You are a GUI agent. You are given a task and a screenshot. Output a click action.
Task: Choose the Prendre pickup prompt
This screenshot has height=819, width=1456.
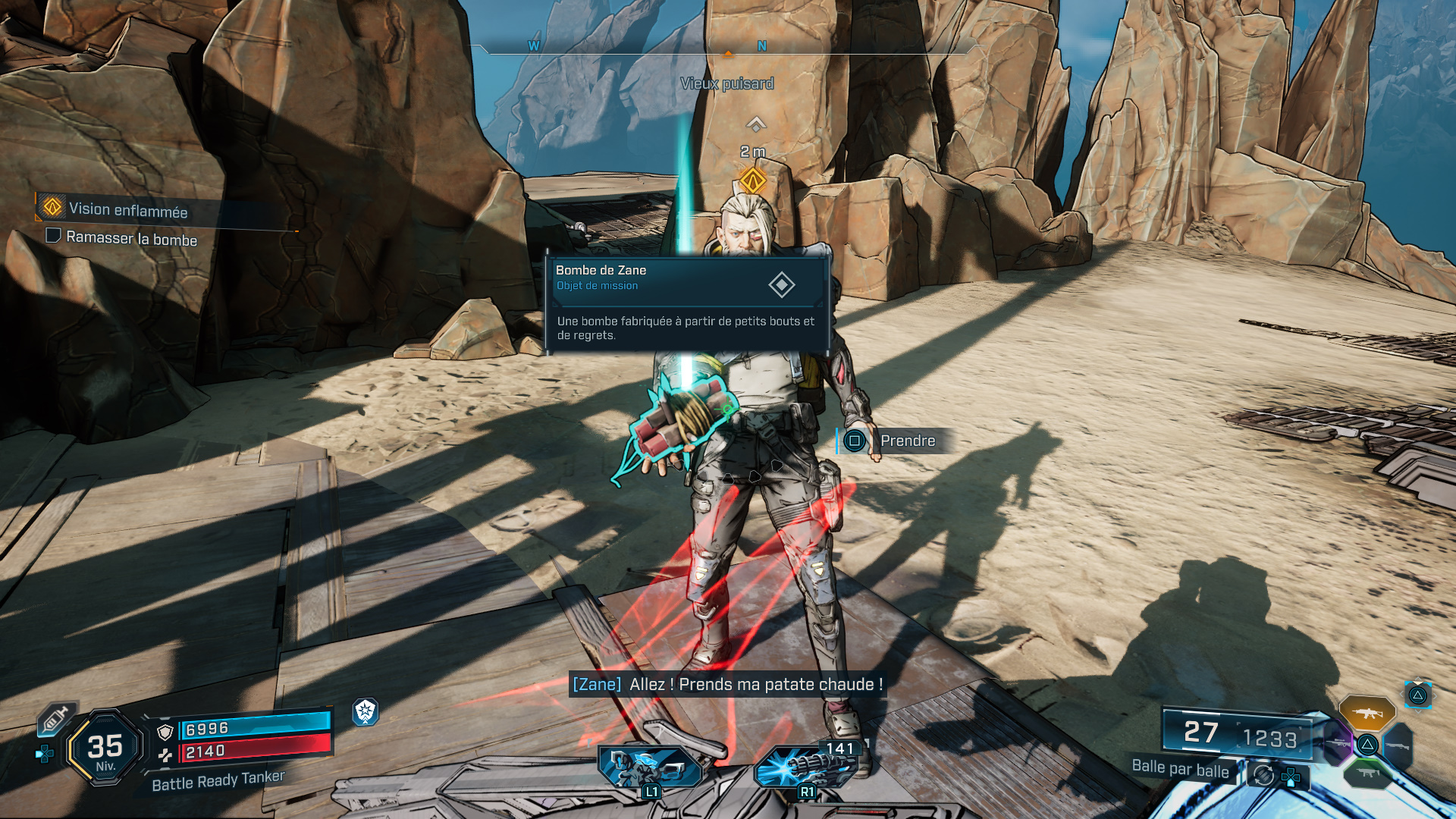(x=895, y=441)
